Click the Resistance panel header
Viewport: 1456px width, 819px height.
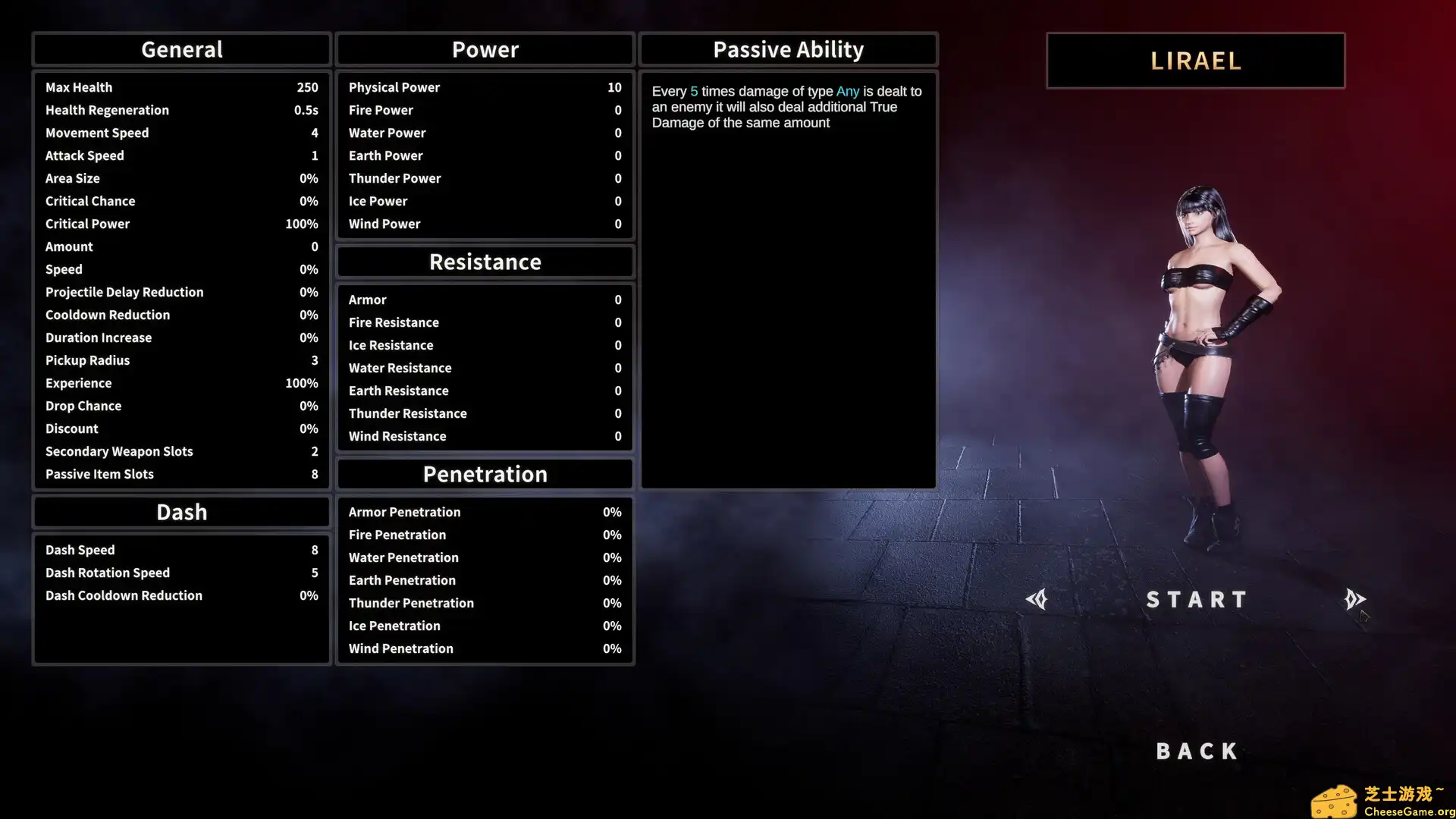pos(485,262)
